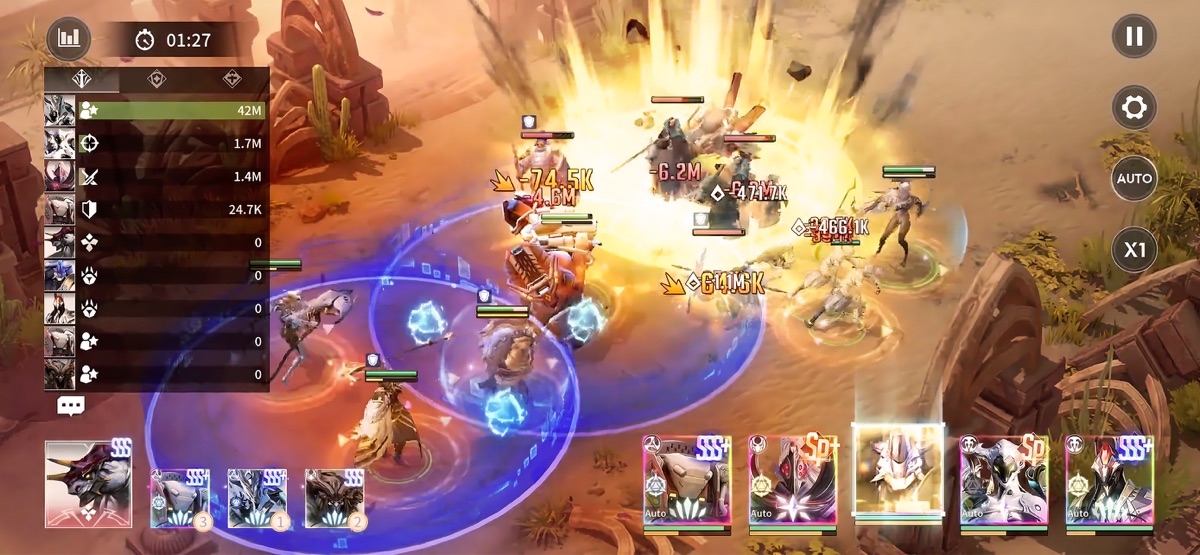Switch to the middle stats tab
The height and width of the screenshot is (555, 1200).
tap(156, 80)
